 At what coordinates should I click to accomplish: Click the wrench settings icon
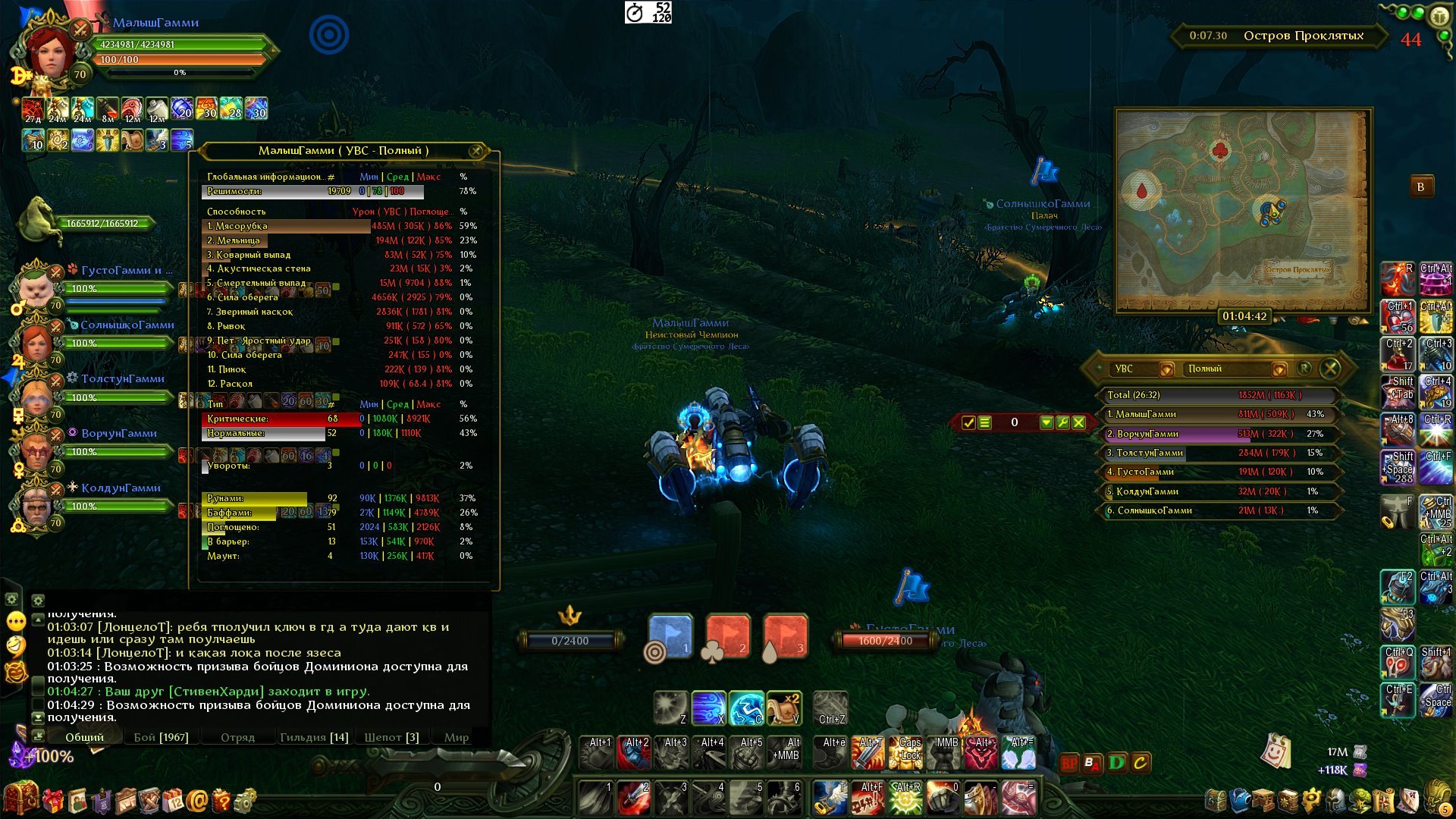(1062, 422)
